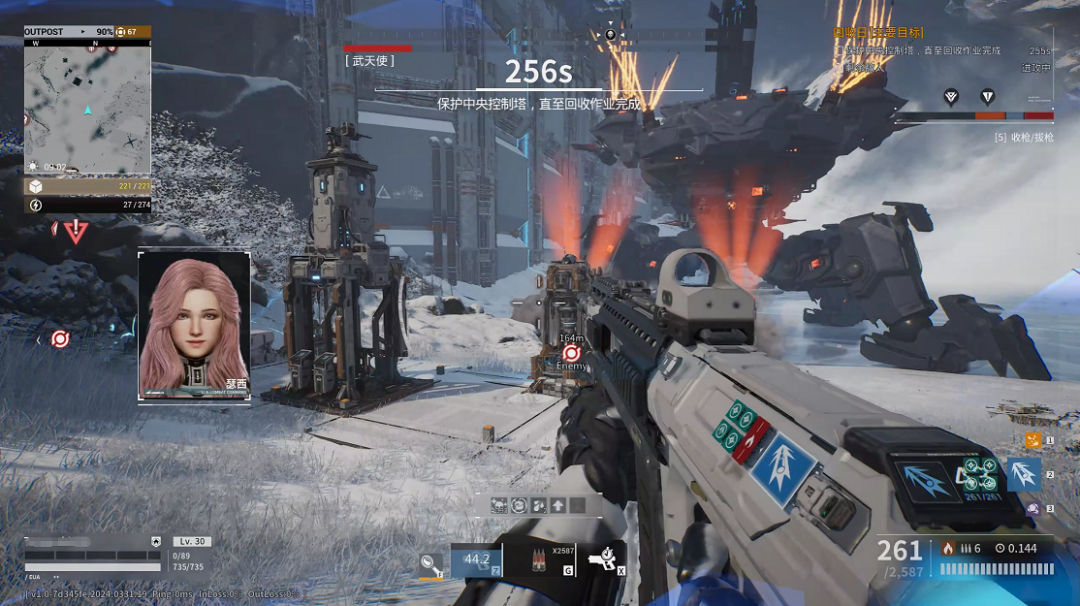Click the red fire element ammo icon

[x=948, y=548]
